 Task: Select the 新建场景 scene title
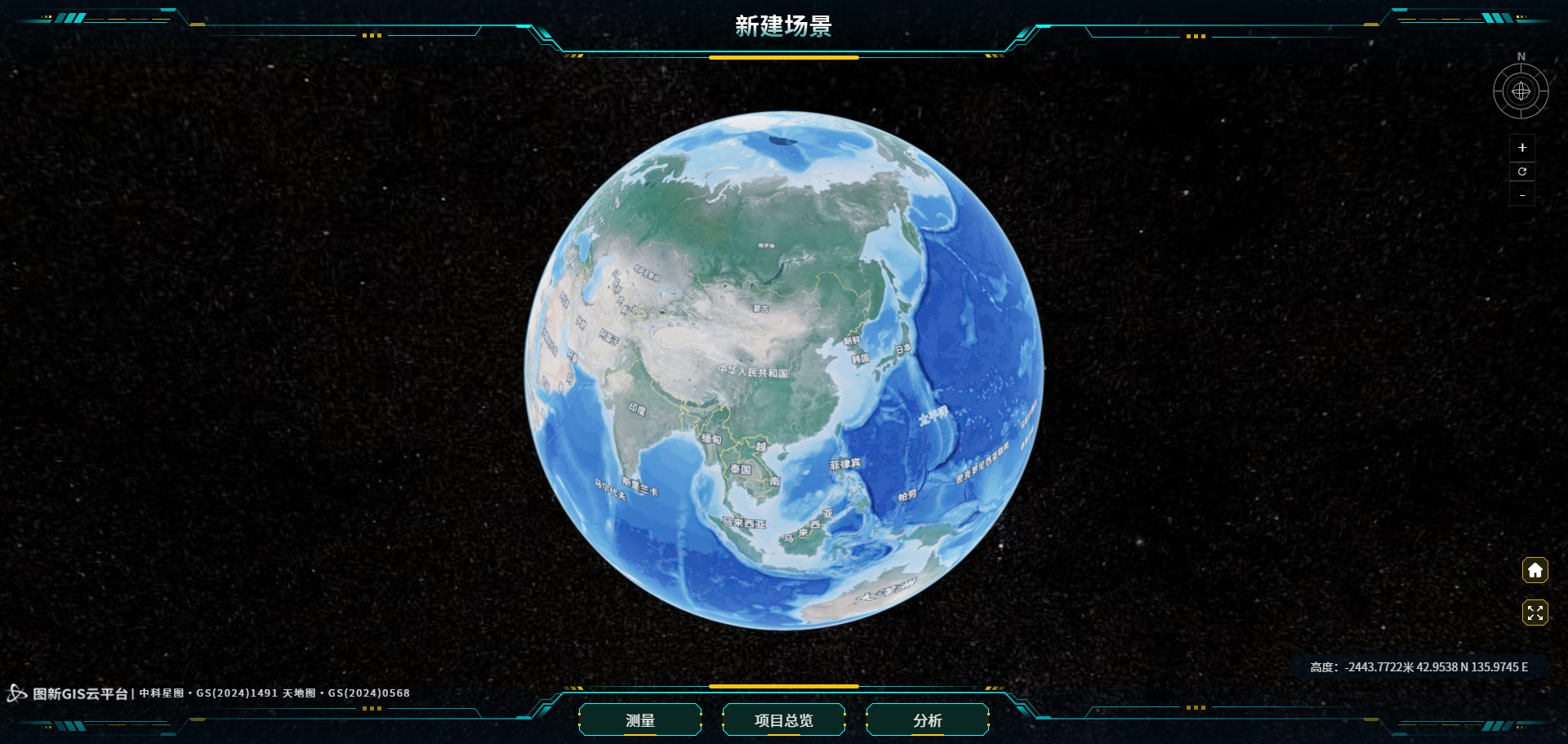[x=782, y=26]
